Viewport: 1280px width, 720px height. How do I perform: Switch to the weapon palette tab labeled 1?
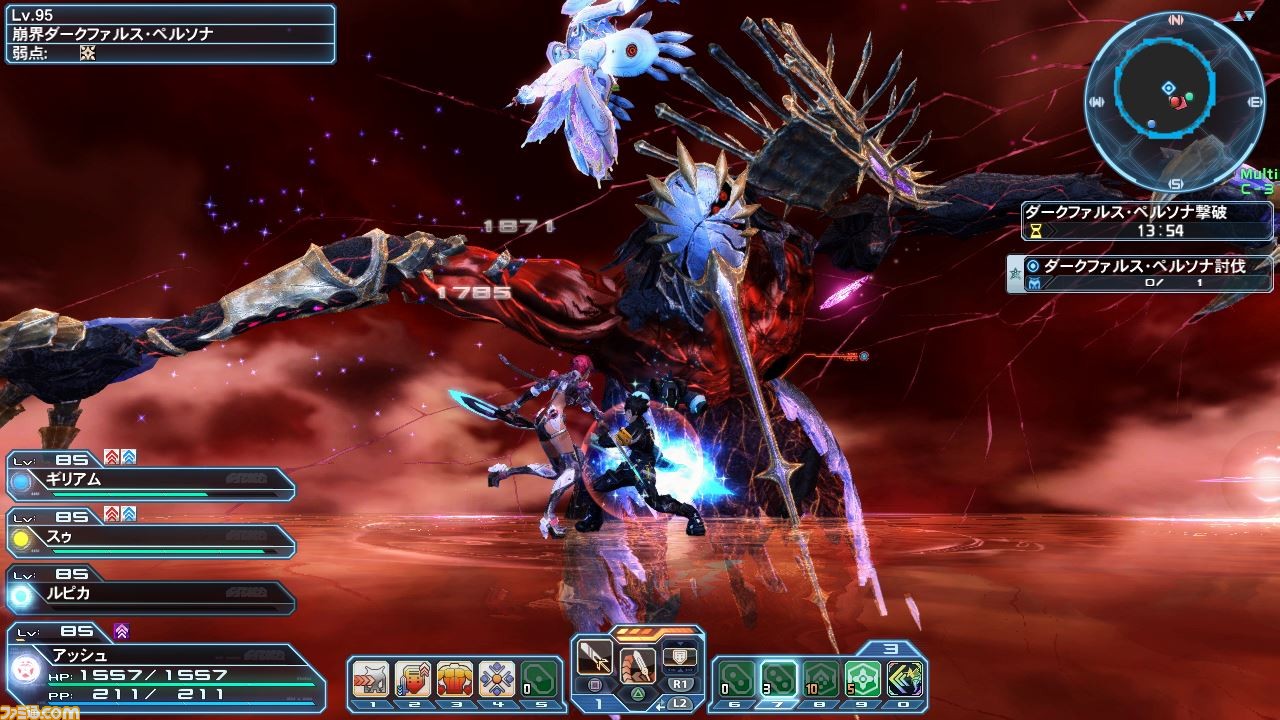click(598, 702)
